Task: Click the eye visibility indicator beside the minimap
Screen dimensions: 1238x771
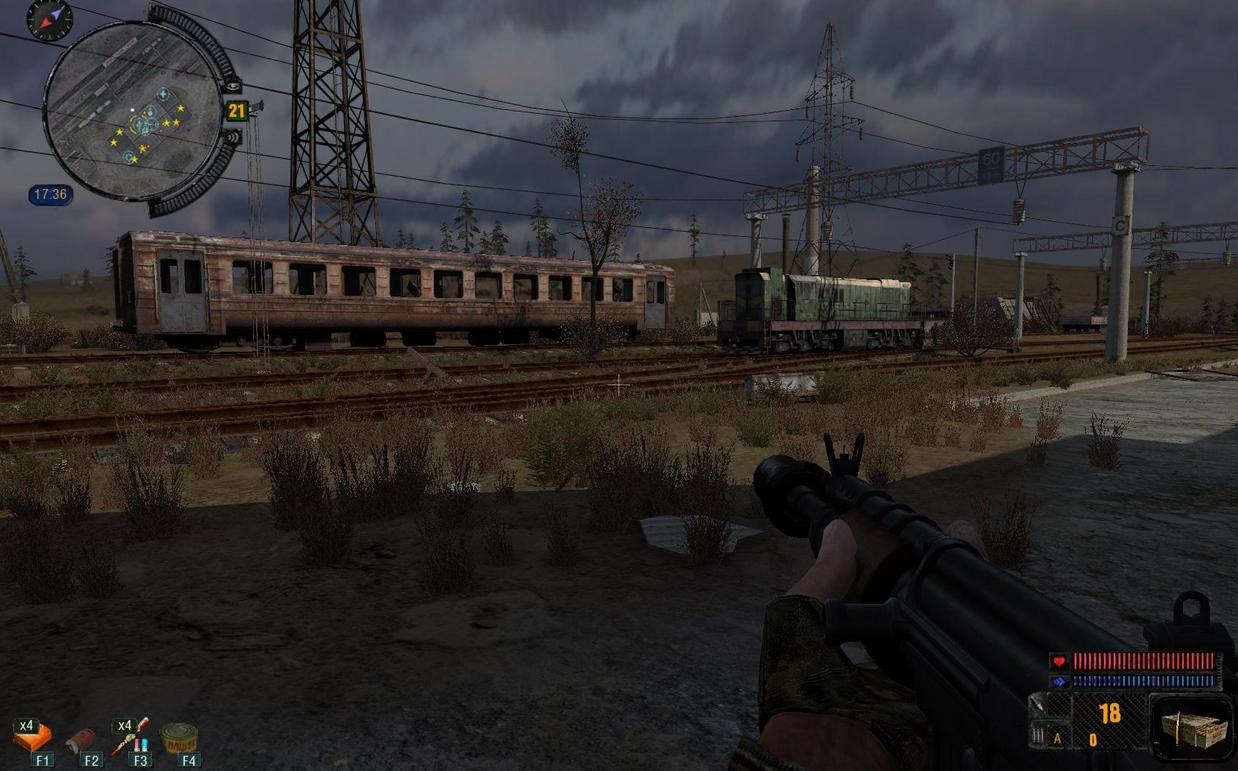Action: (x=232, y=85)
